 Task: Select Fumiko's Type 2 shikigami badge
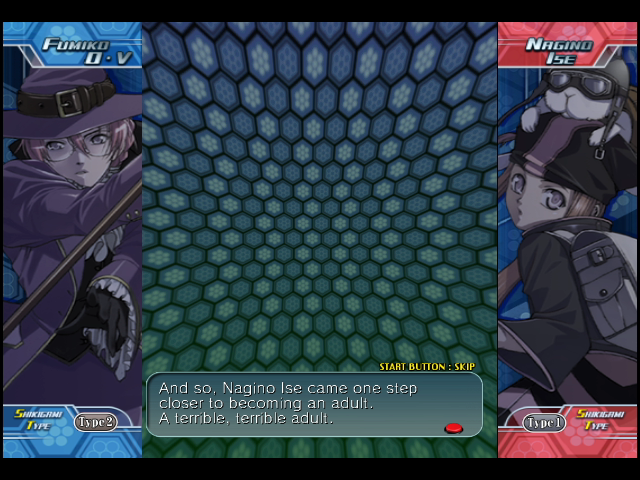tap(95, 421)
